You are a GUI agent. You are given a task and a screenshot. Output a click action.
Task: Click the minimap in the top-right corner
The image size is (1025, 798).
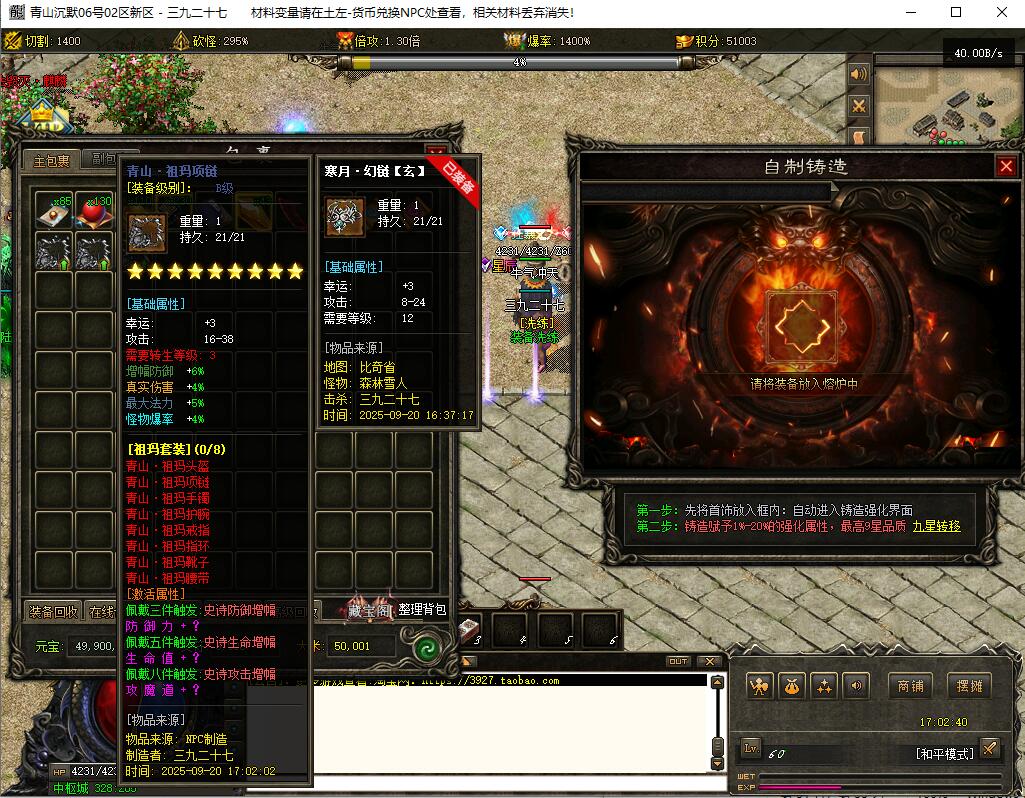point(949,108)
